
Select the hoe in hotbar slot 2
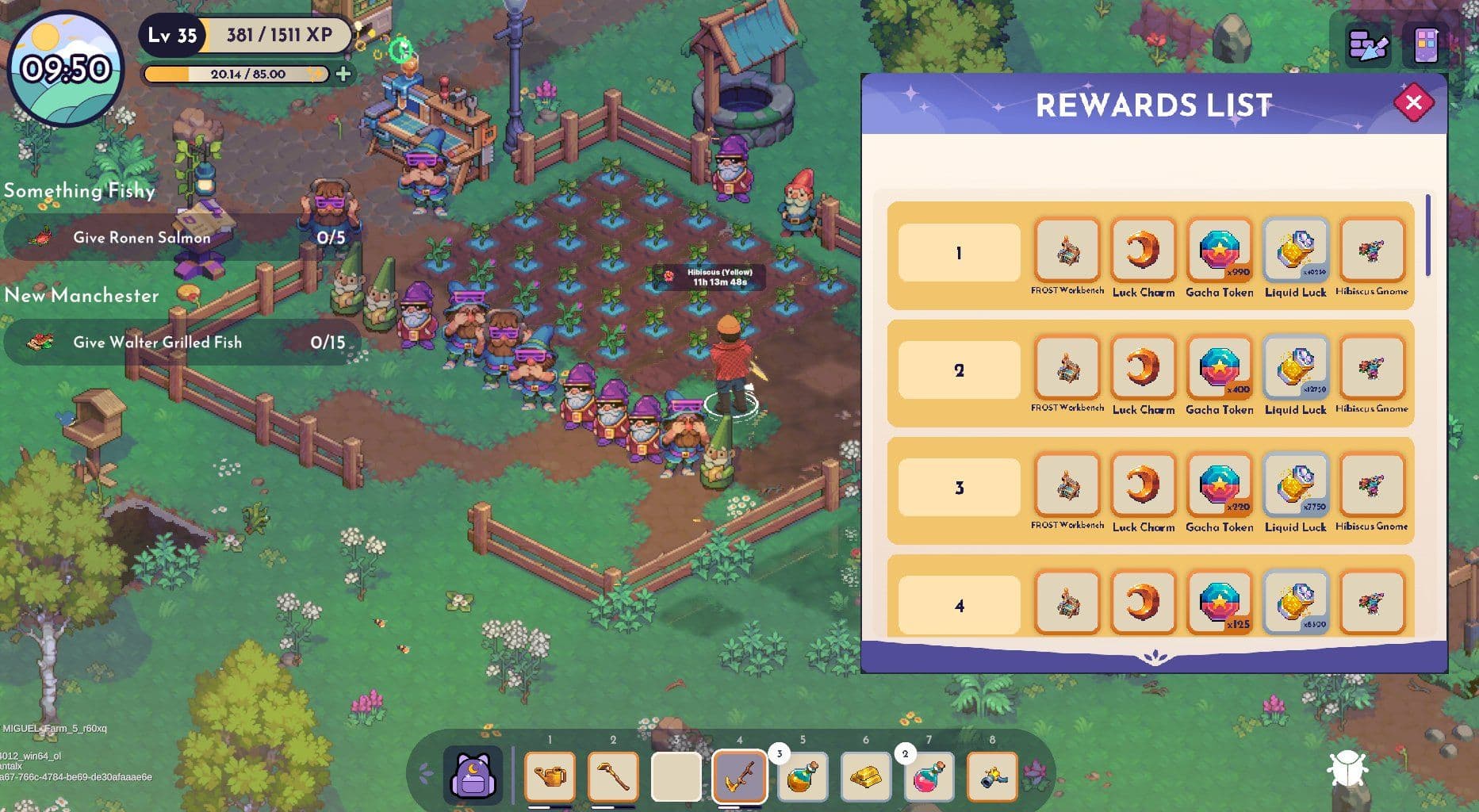pos(615,776)
